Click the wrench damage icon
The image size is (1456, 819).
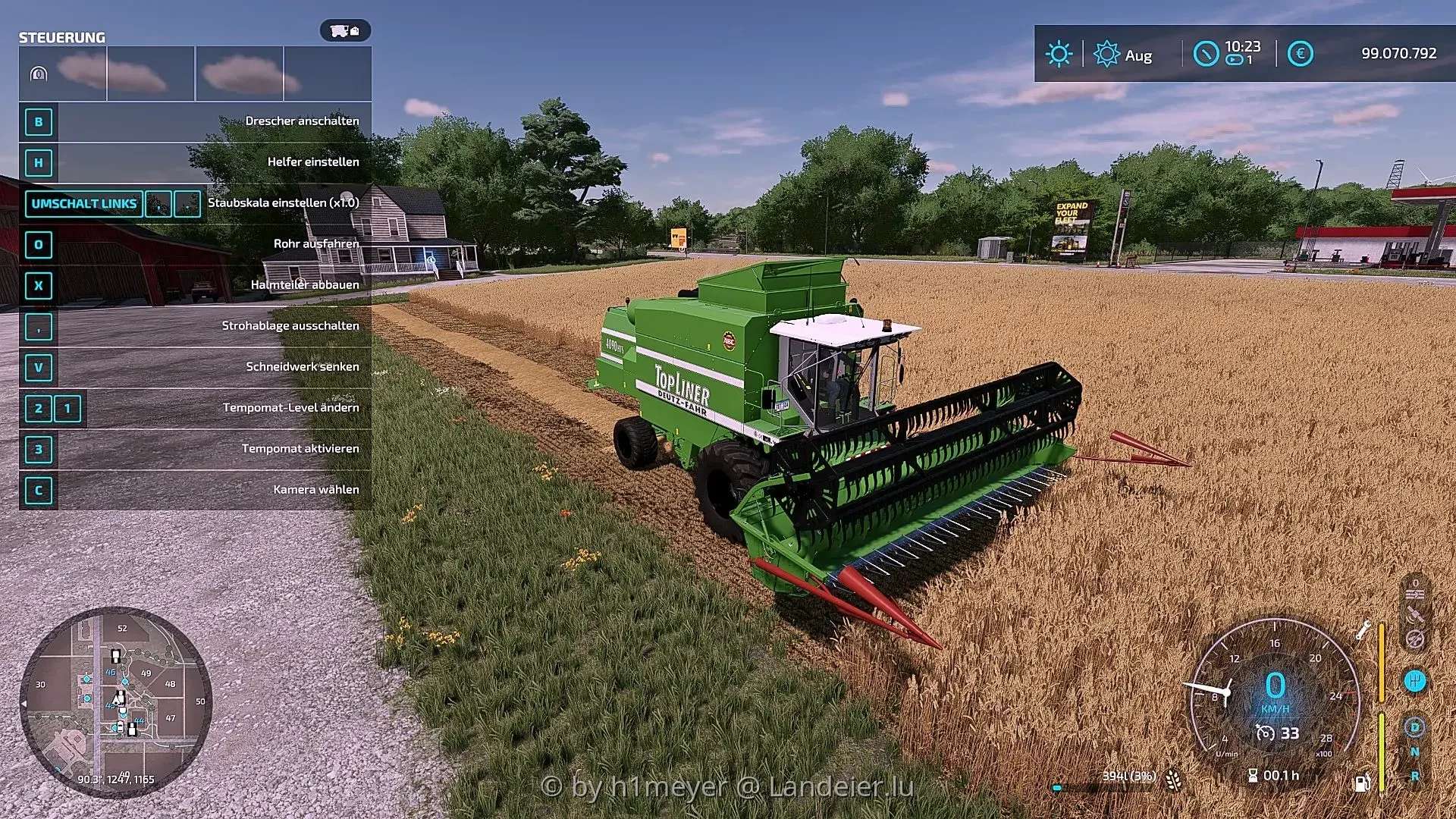pos(1363,629)
